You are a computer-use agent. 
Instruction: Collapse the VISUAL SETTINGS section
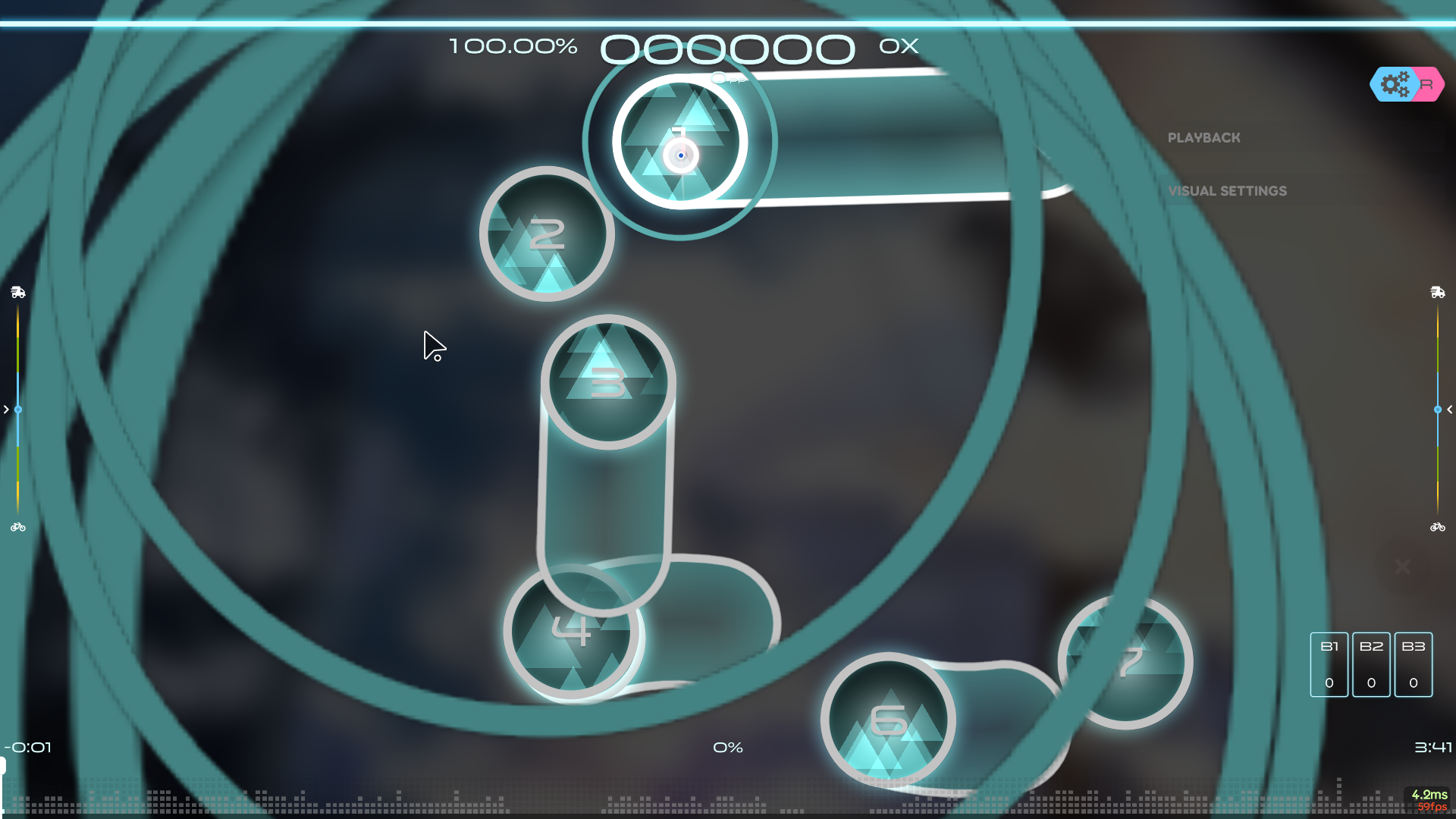point(1227,190)
